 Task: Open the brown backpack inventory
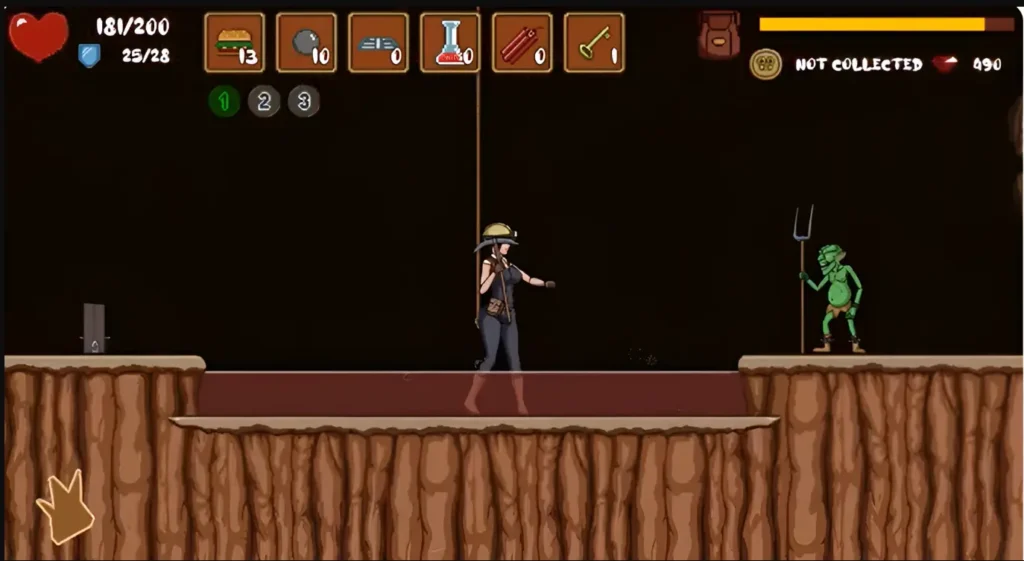point(719,35)
